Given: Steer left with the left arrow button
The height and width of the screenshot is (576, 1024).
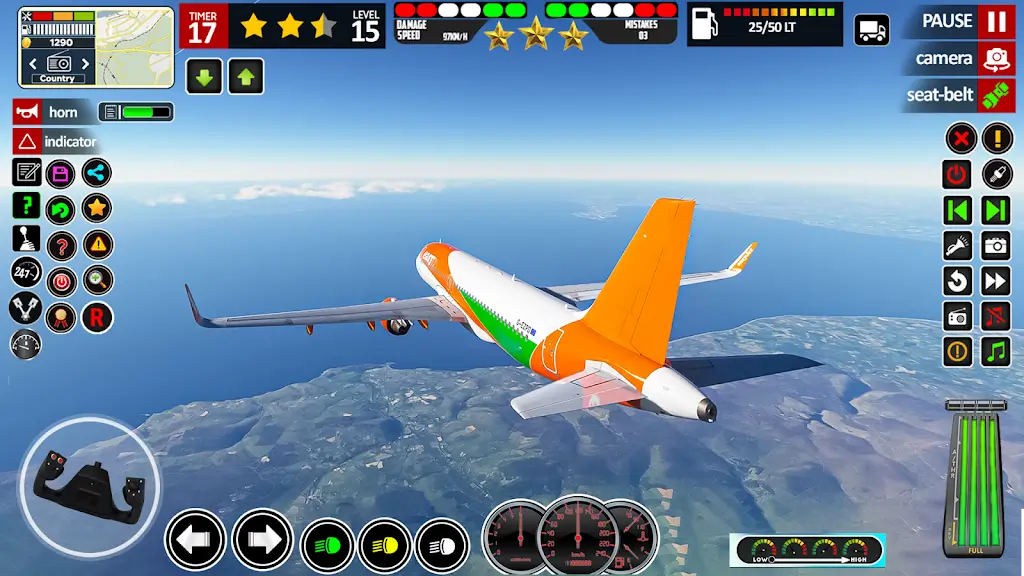Looking at the screenshot, I should pyautogui.click(x=195, y=540).
